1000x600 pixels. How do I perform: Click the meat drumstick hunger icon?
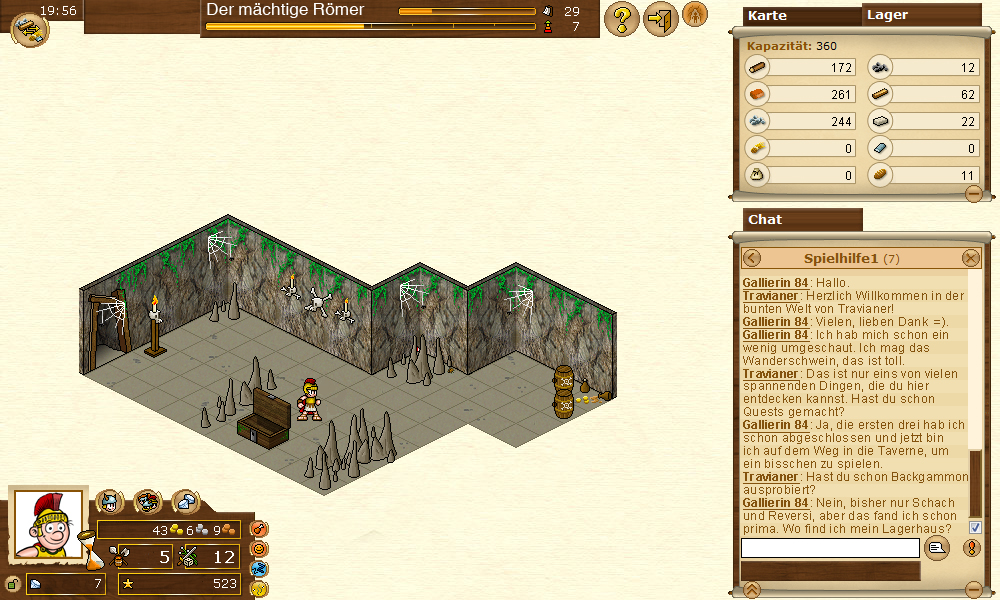click(x=258, y=528)
